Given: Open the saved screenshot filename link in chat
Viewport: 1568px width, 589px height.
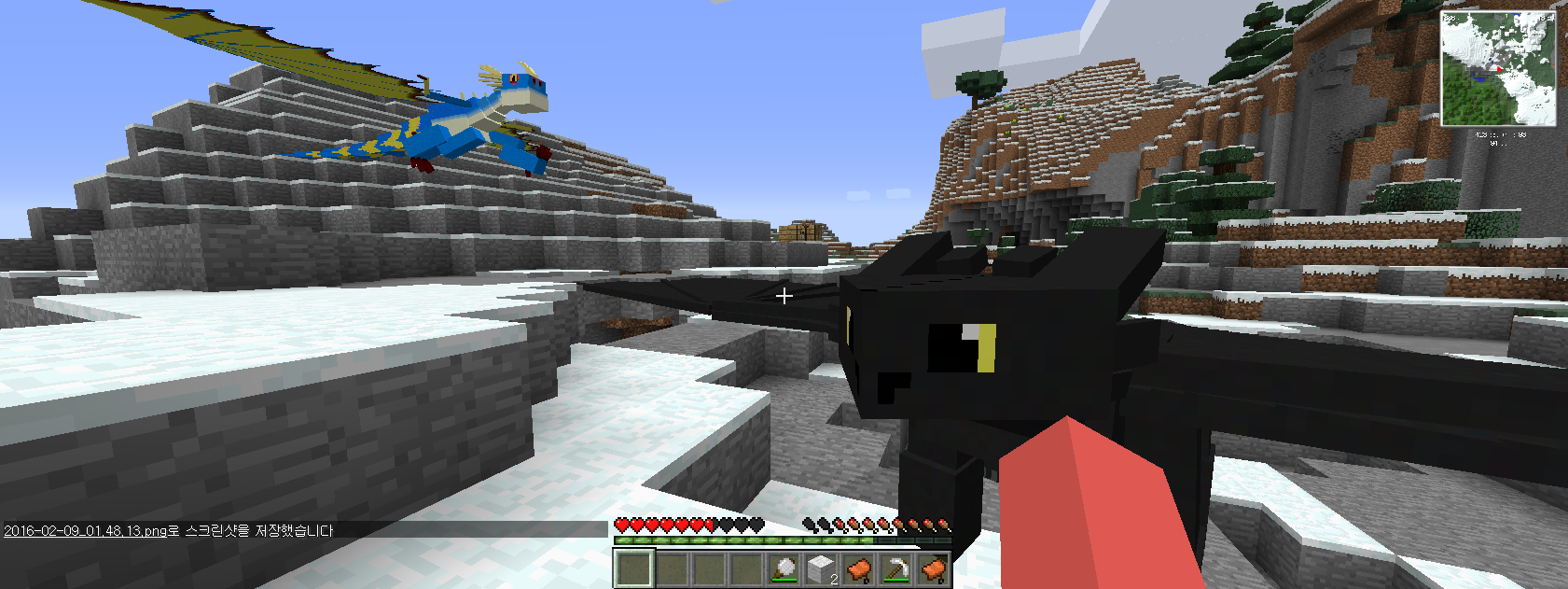Looking at the screenshot, I should pyautogui.click(x=85, y=530).
